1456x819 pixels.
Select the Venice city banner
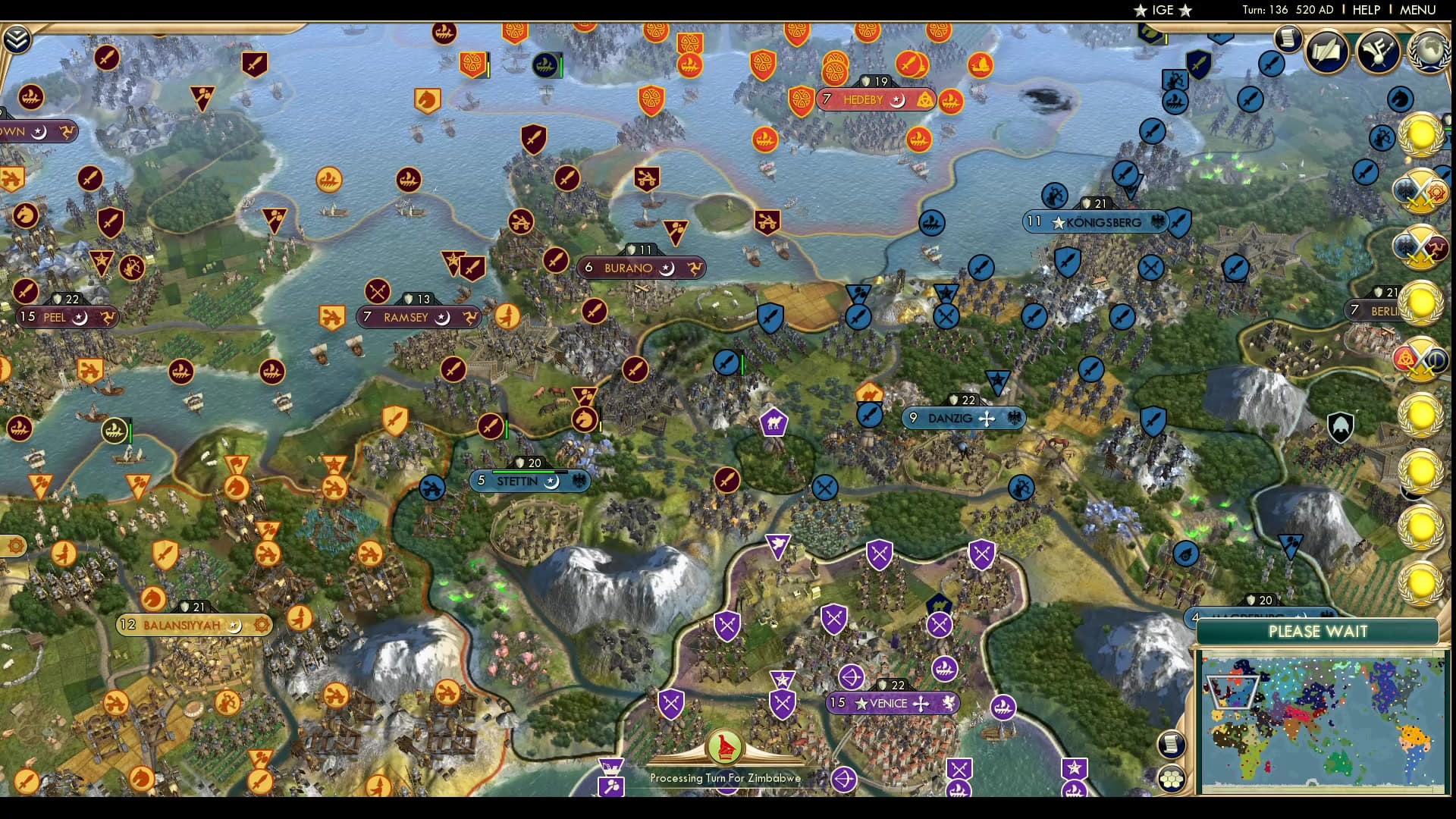[x=893, y=703]
